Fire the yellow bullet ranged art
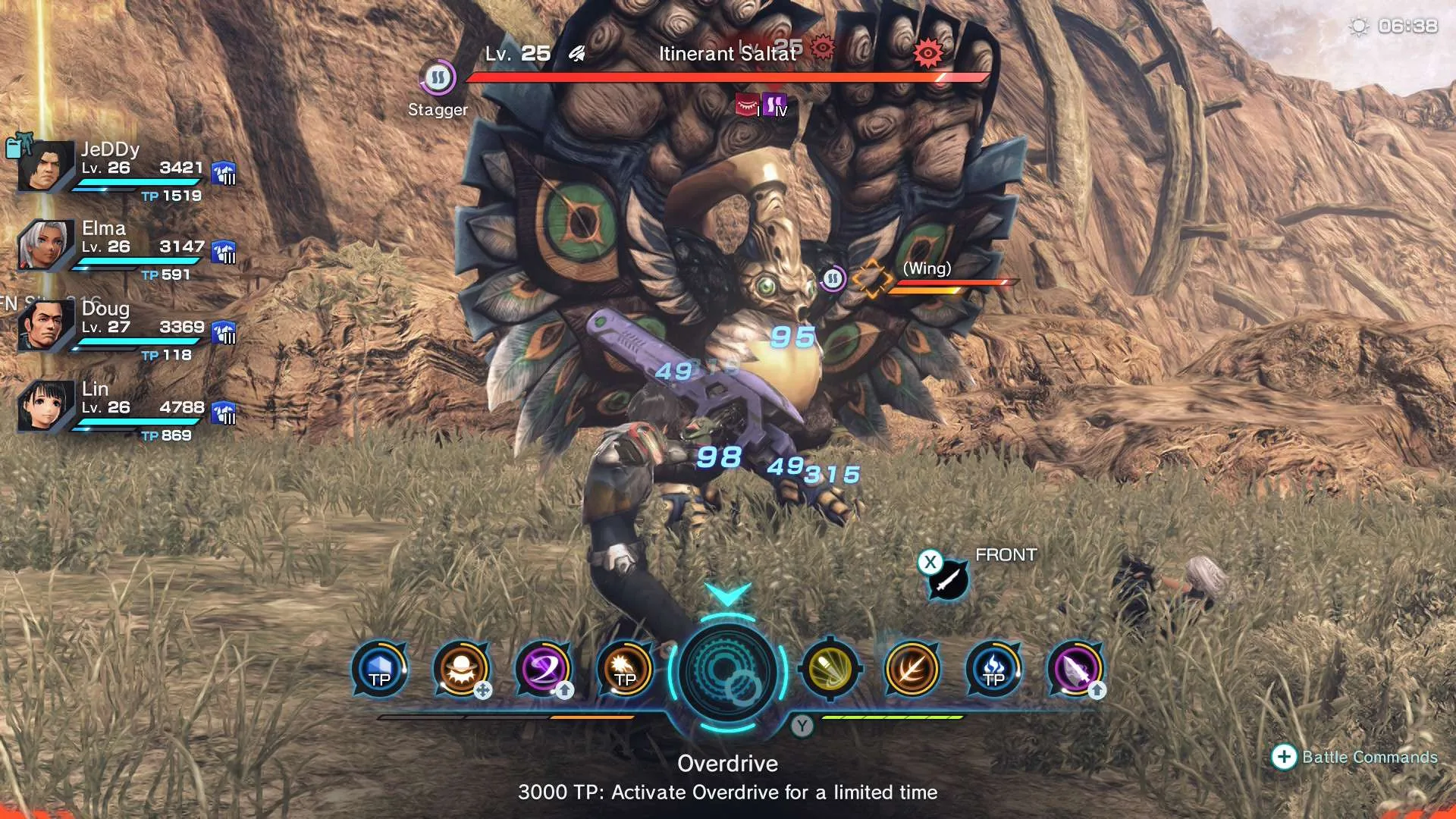The height and width of the screenshot is (819, 1456). [830, 670]
